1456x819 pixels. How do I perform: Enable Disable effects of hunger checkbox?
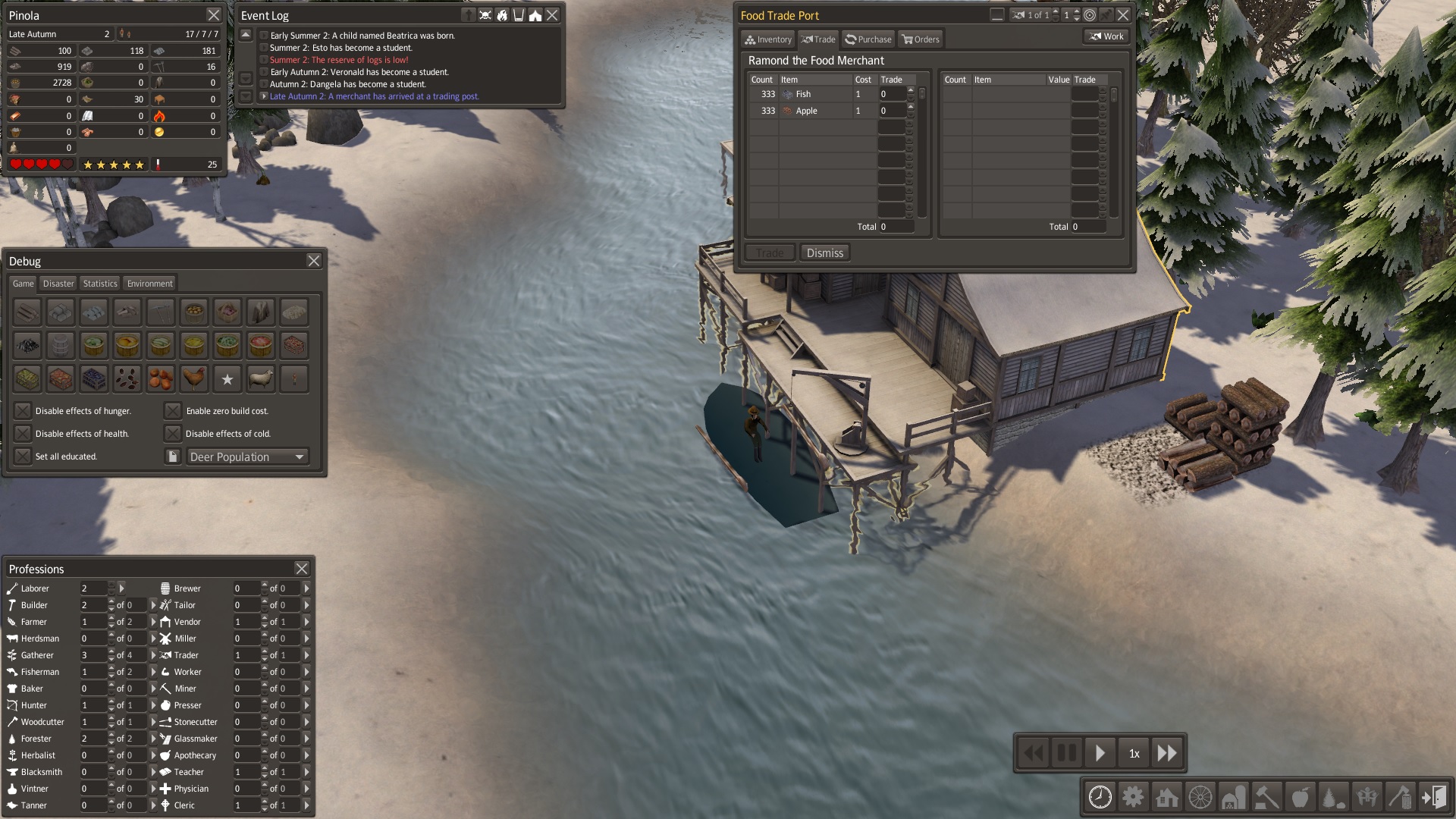pos(24,411)
